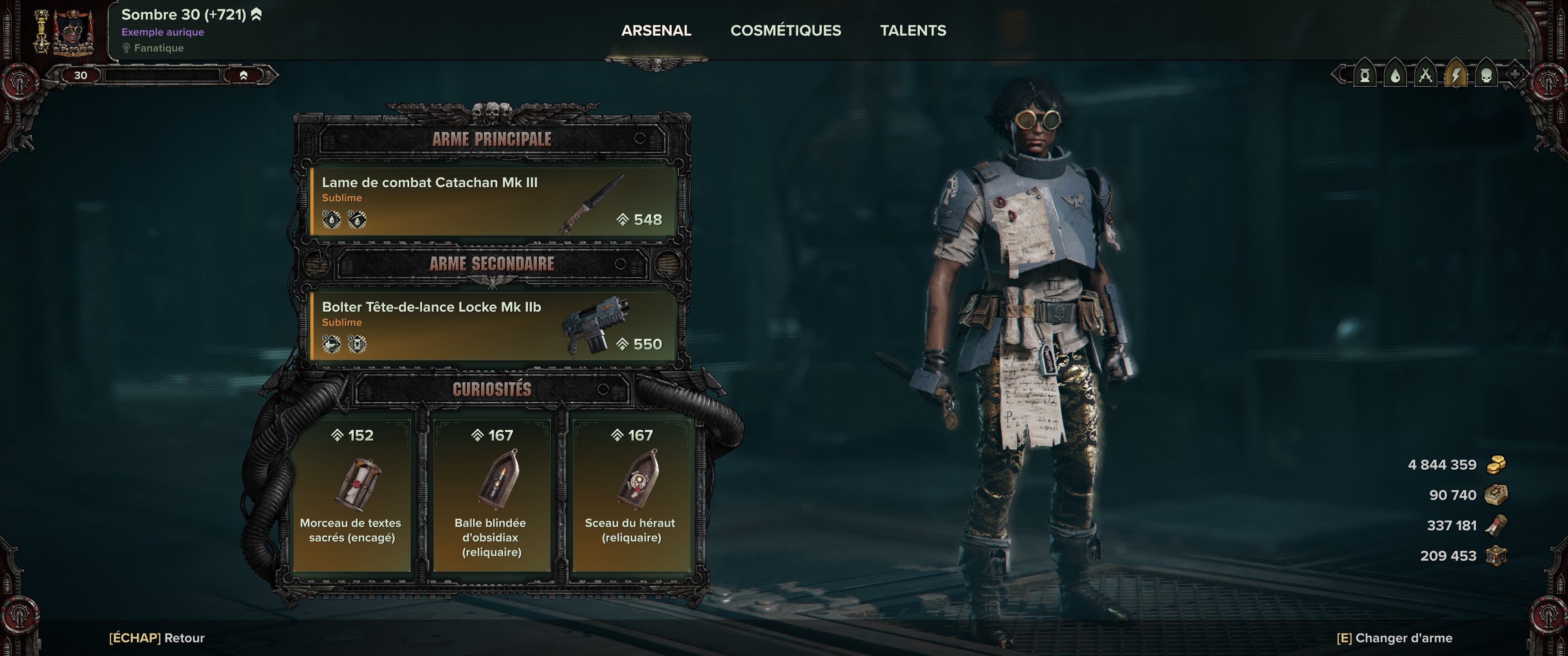Screen dimensions: 1568x656
Task: Add a new loadout preset with plus button
Action: tap(1514, 75)
